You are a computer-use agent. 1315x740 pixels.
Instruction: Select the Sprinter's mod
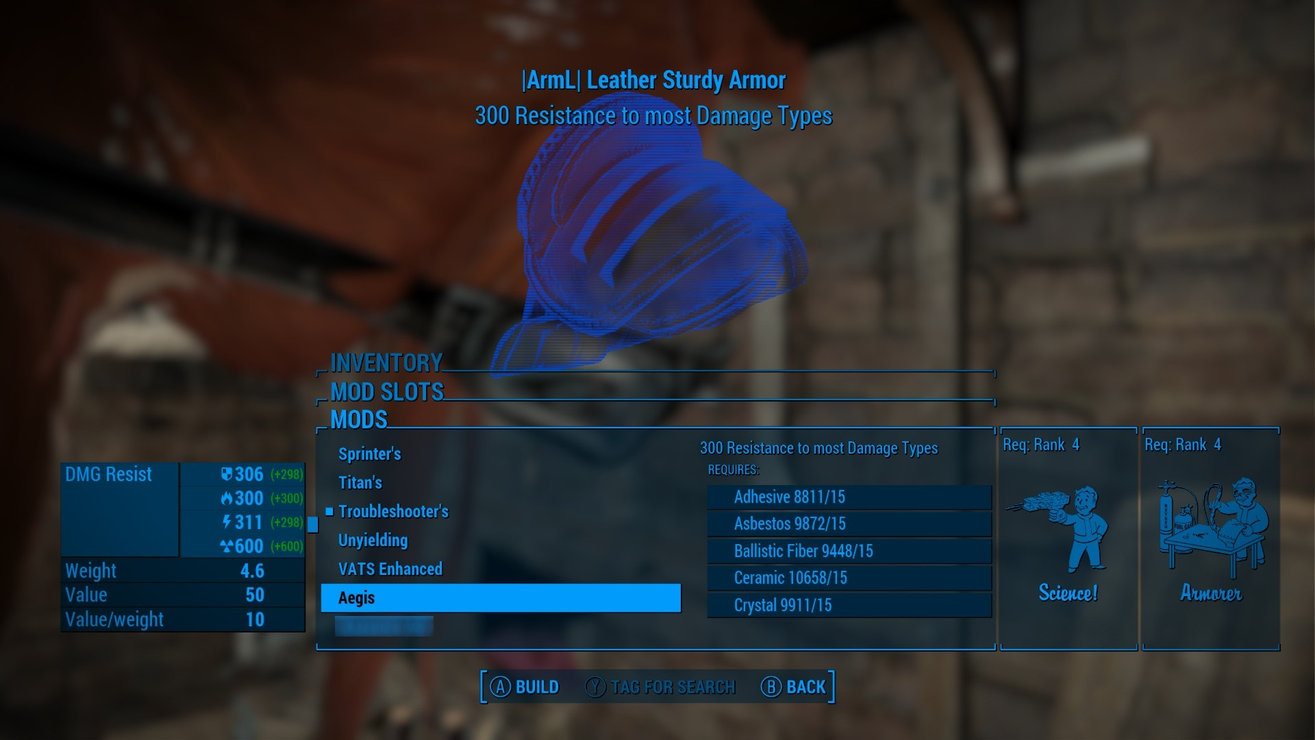[369, 454]
